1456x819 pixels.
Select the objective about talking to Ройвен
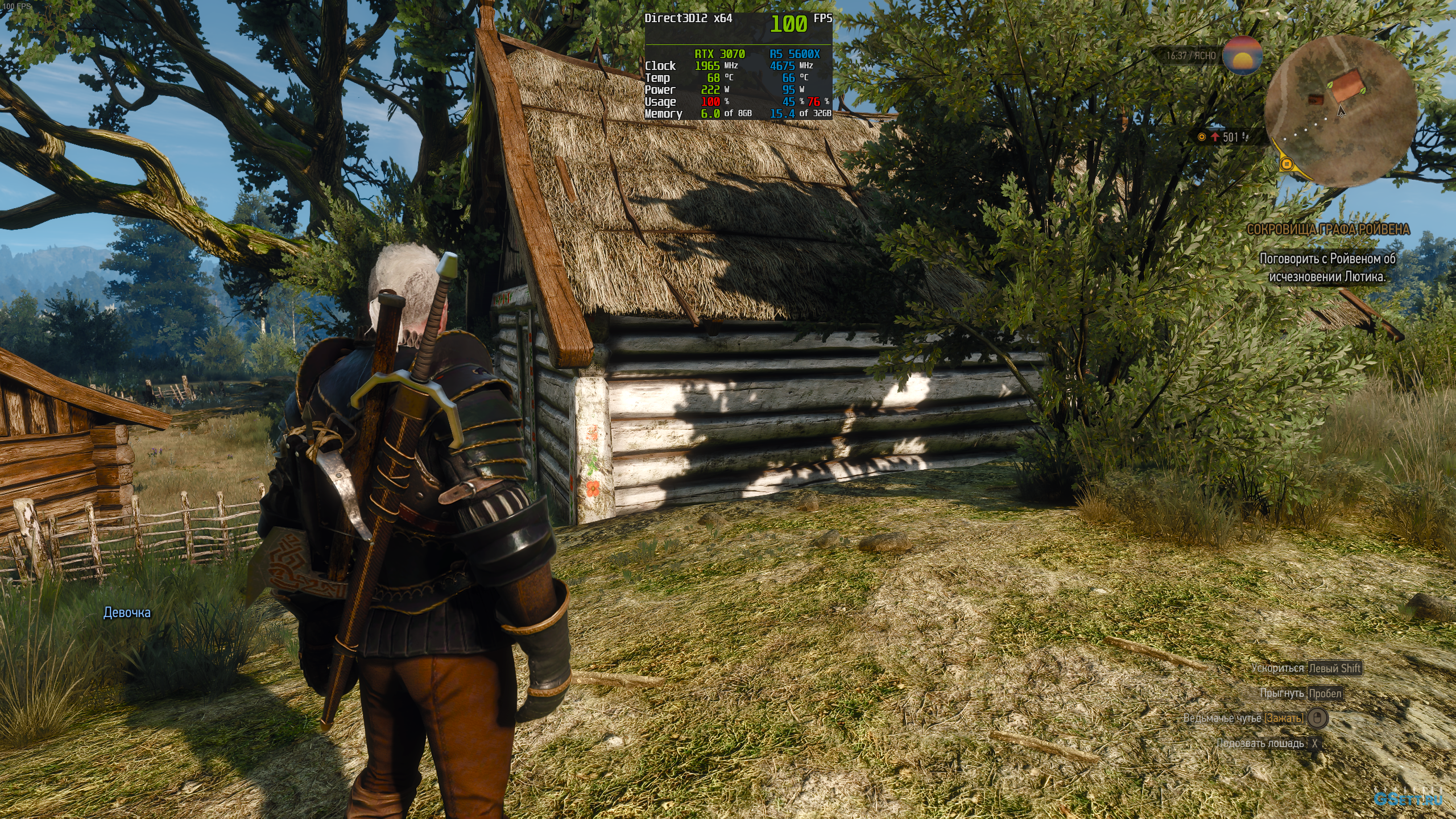pyautogui.click(x=1327, y=268)
